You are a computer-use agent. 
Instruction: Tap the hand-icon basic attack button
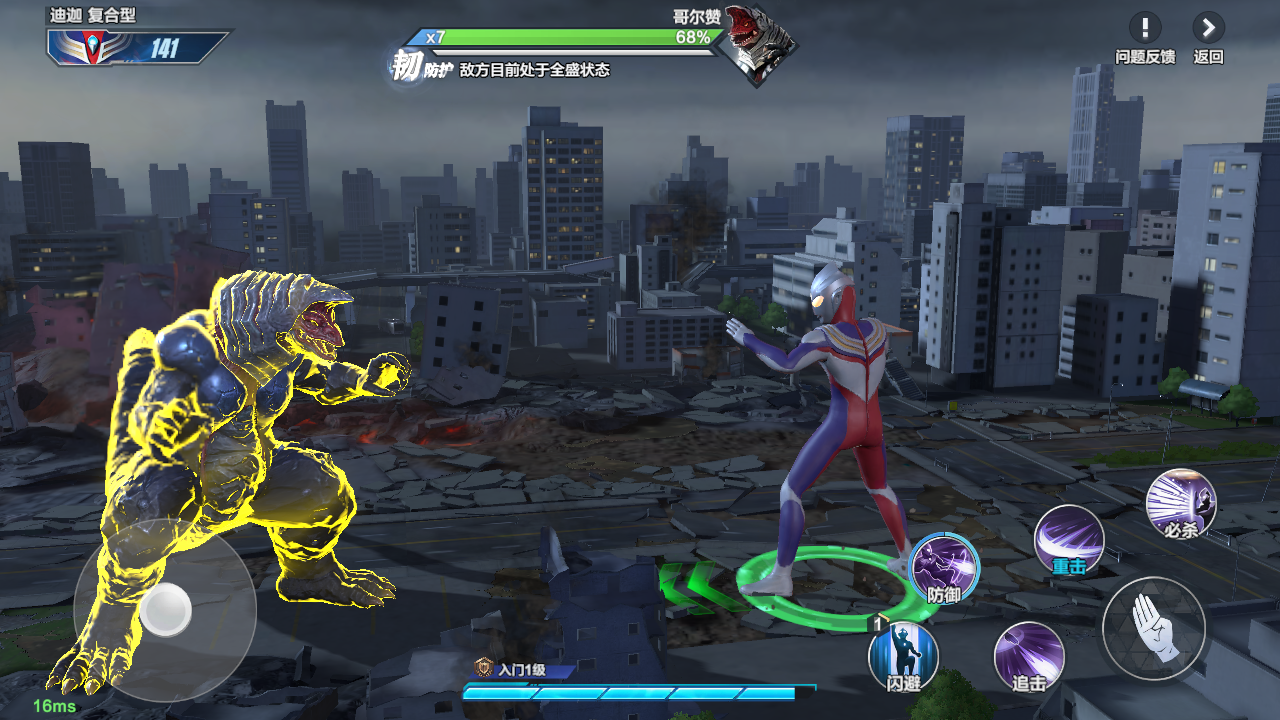(x=1153, y=628)
